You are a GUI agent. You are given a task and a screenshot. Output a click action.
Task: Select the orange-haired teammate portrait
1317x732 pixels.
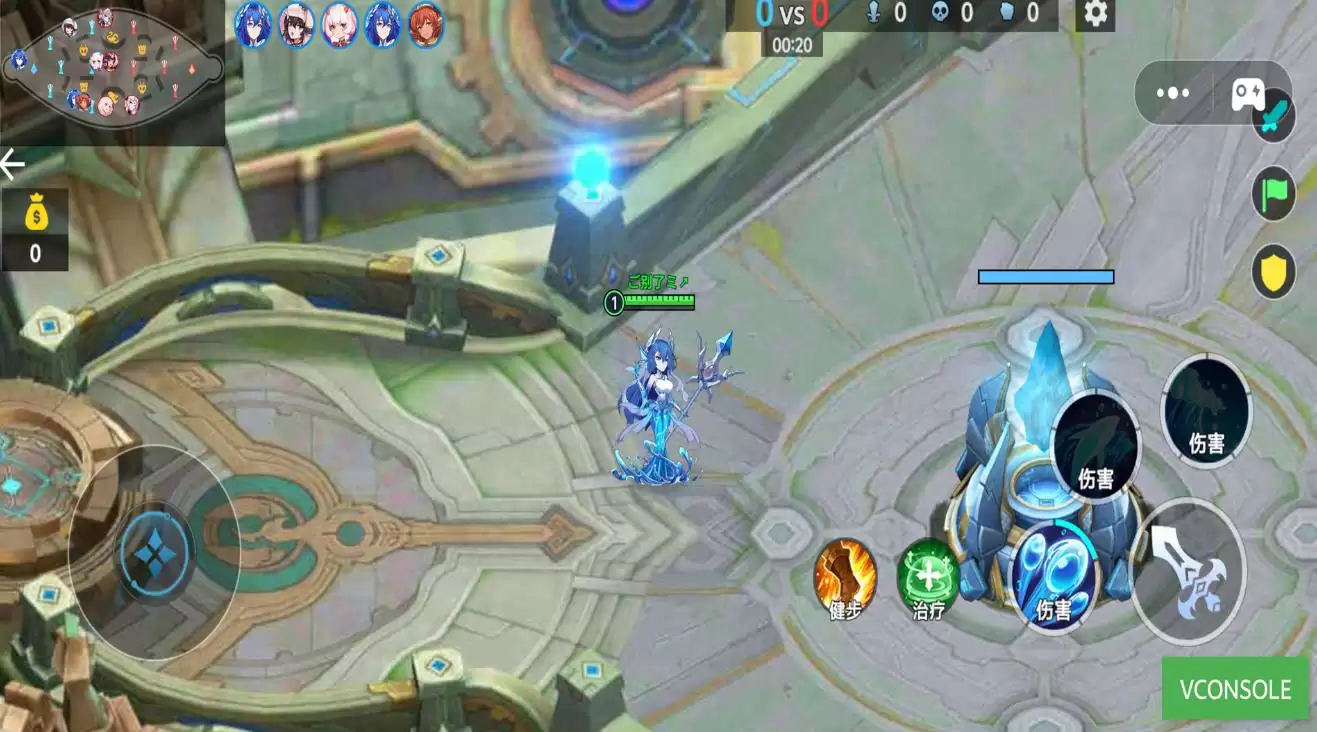(426, 24)
